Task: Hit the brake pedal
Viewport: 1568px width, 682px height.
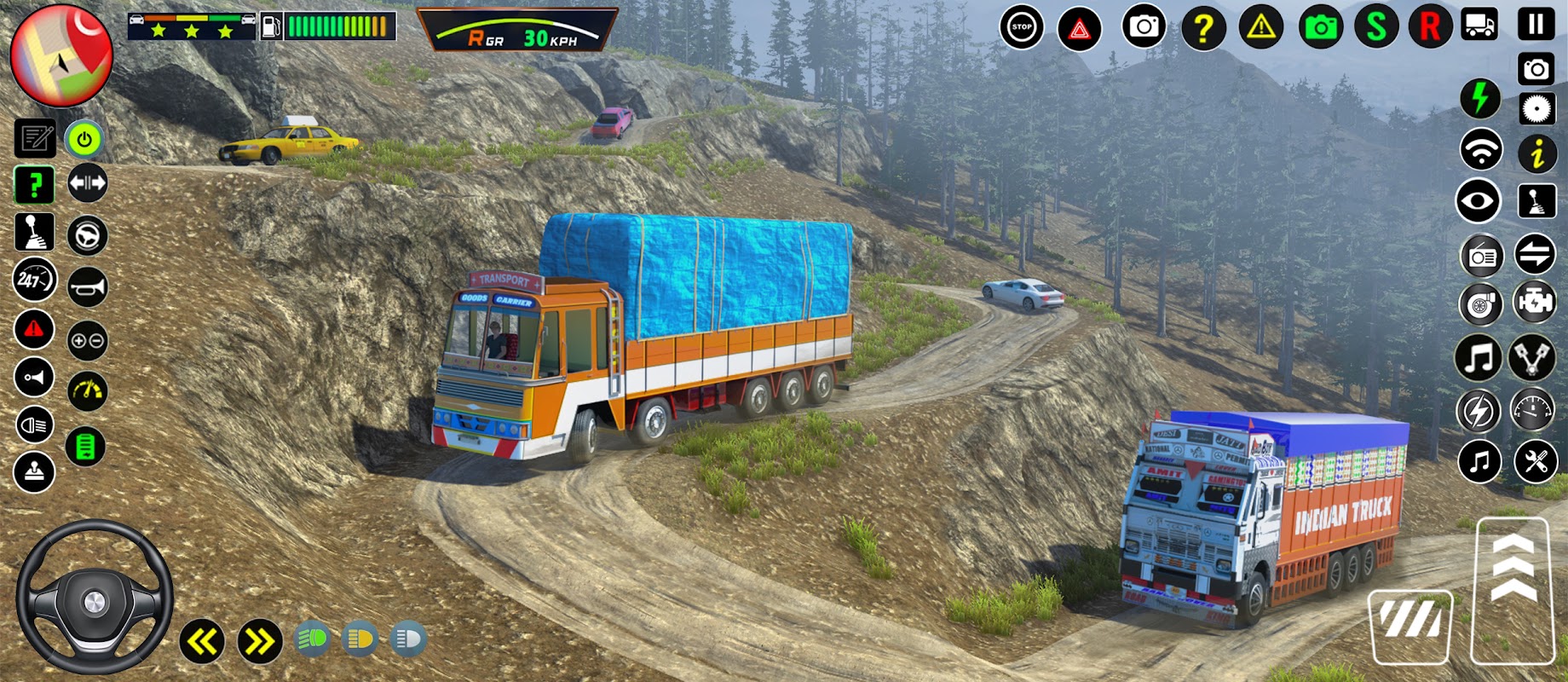Action: pyautogui.click(x=1410, y=625)
